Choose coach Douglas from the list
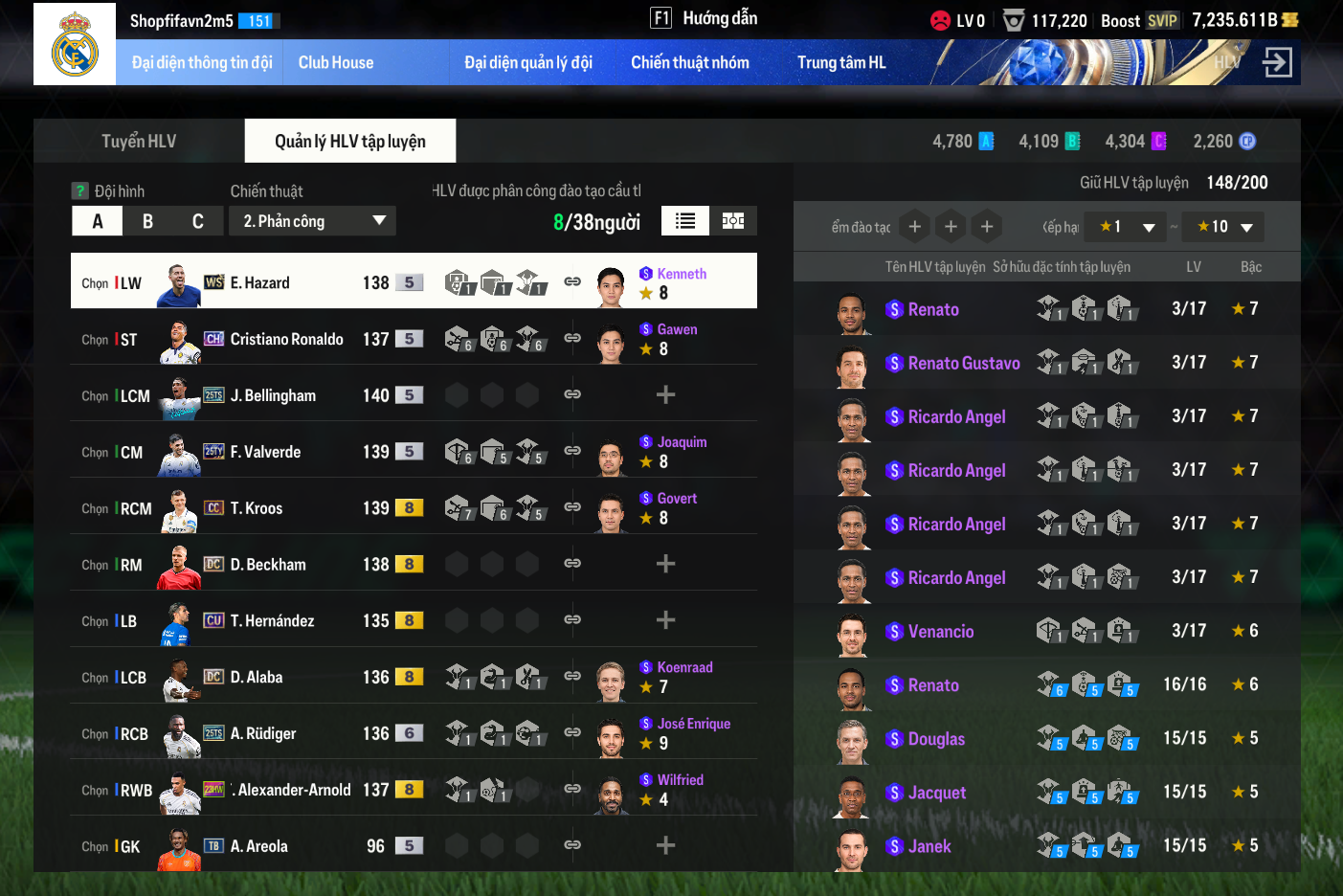This screenshot has width=1343, height=896. 936,738
